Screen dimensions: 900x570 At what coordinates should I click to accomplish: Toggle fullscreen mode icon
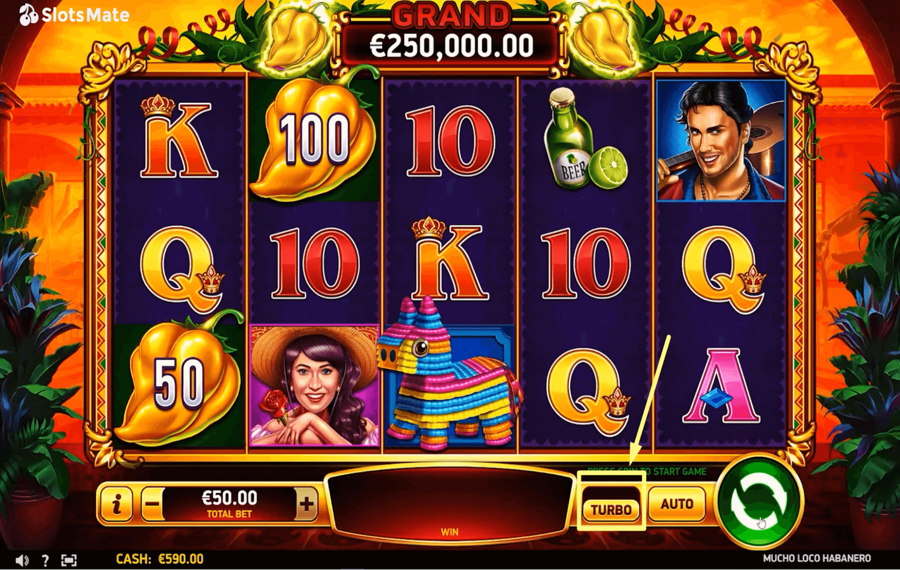point(69,560)
